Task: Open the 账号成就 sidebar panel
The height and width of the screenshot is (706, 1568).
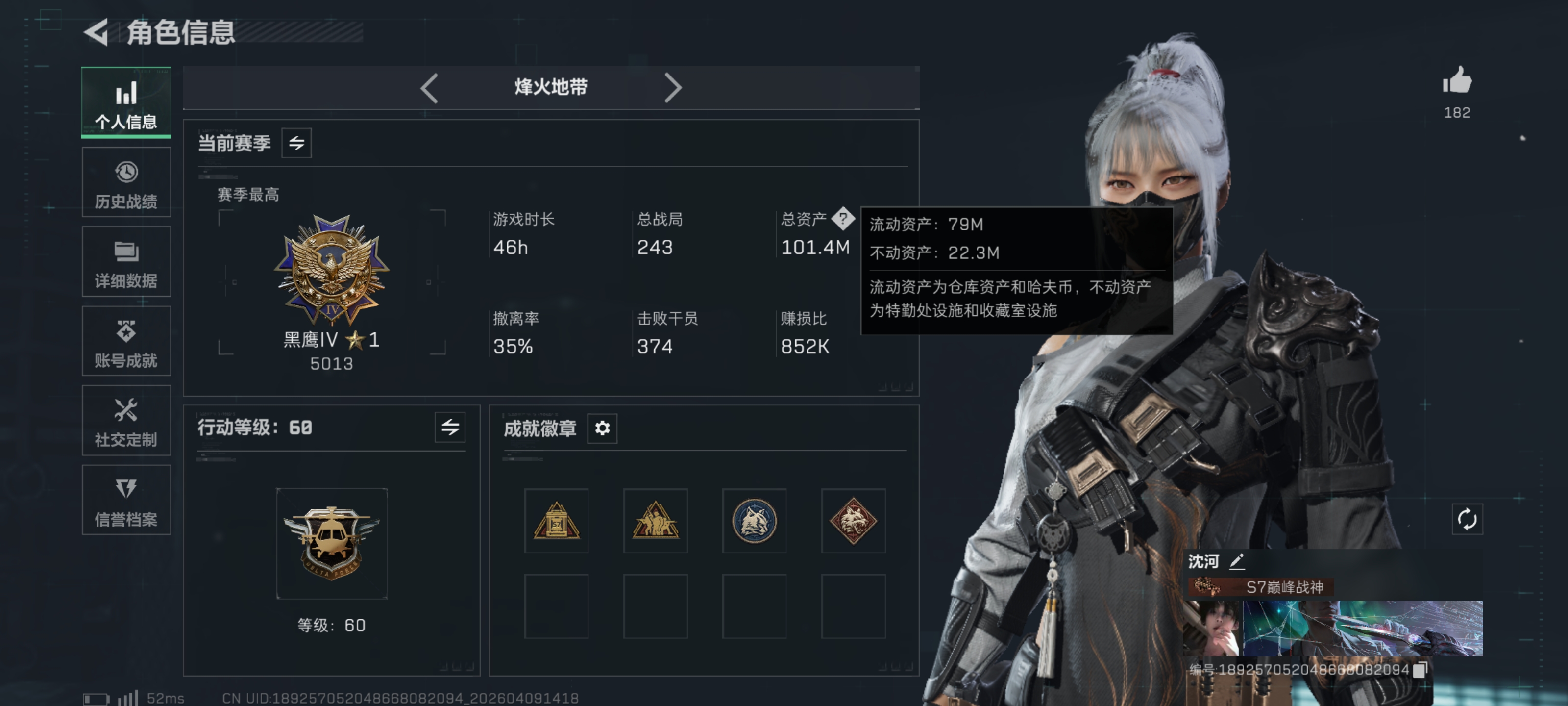Action: click(126, 341)
